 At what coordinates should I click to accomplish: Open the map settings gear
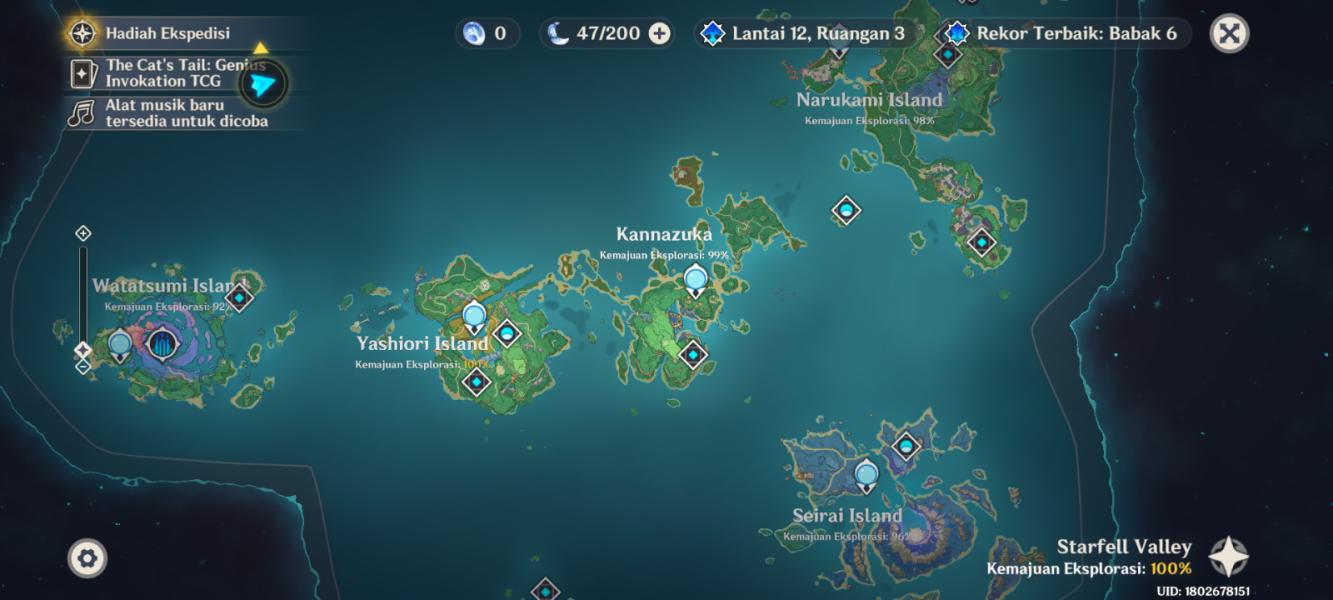[87, 558]
